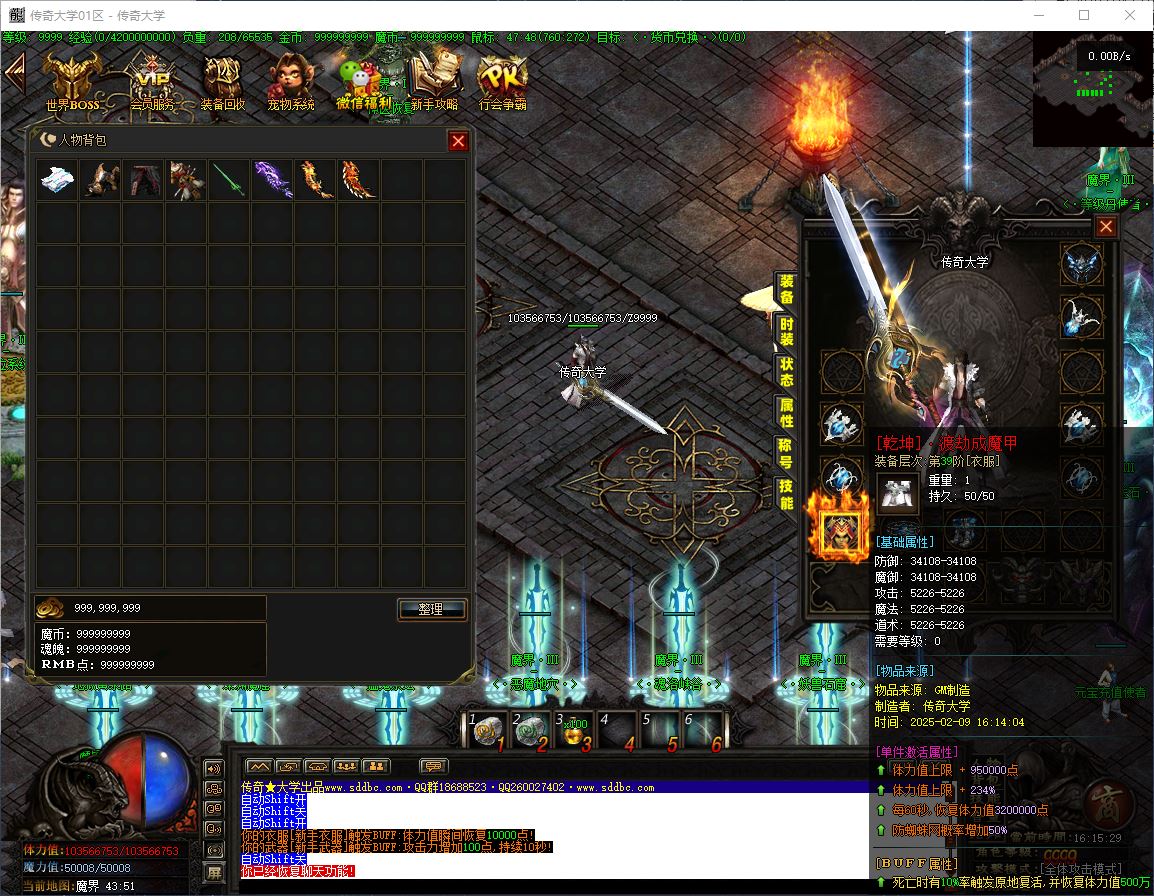
Task: Open the VIP 会员服务 panel
Action: click(152, 81)
